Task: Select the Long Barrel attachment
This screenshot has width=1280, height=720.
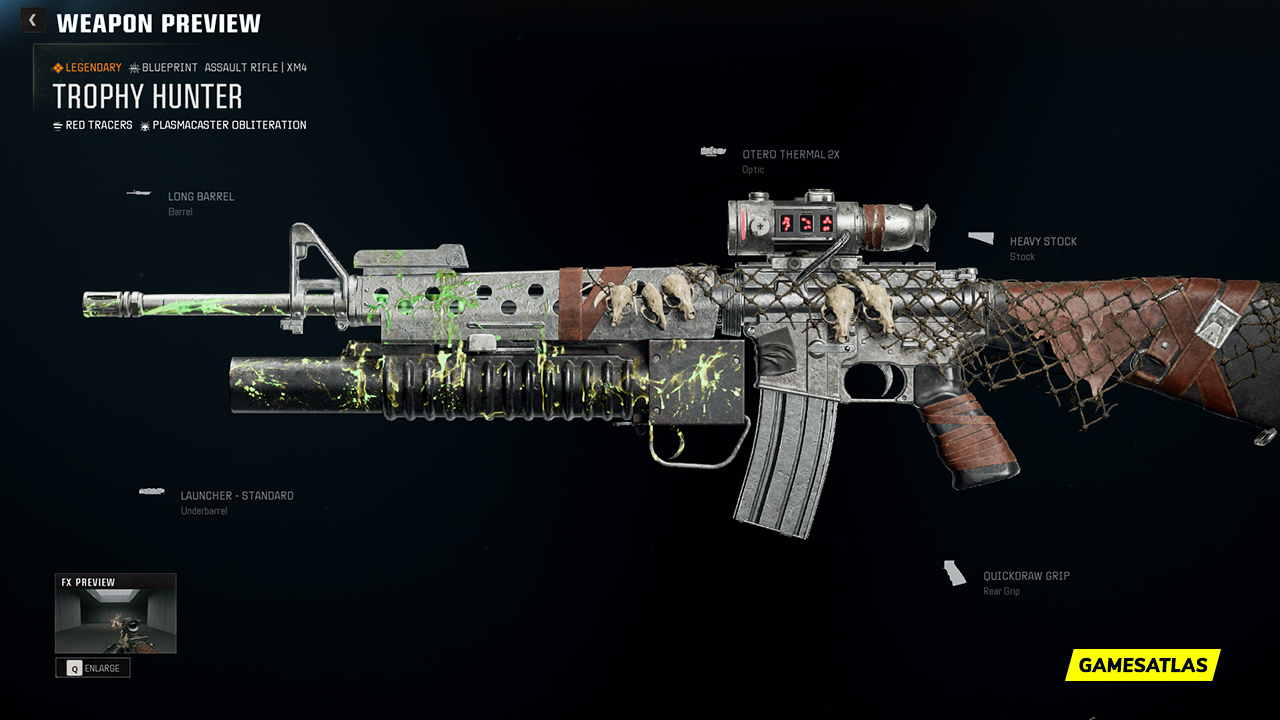Action: point(200,197)
